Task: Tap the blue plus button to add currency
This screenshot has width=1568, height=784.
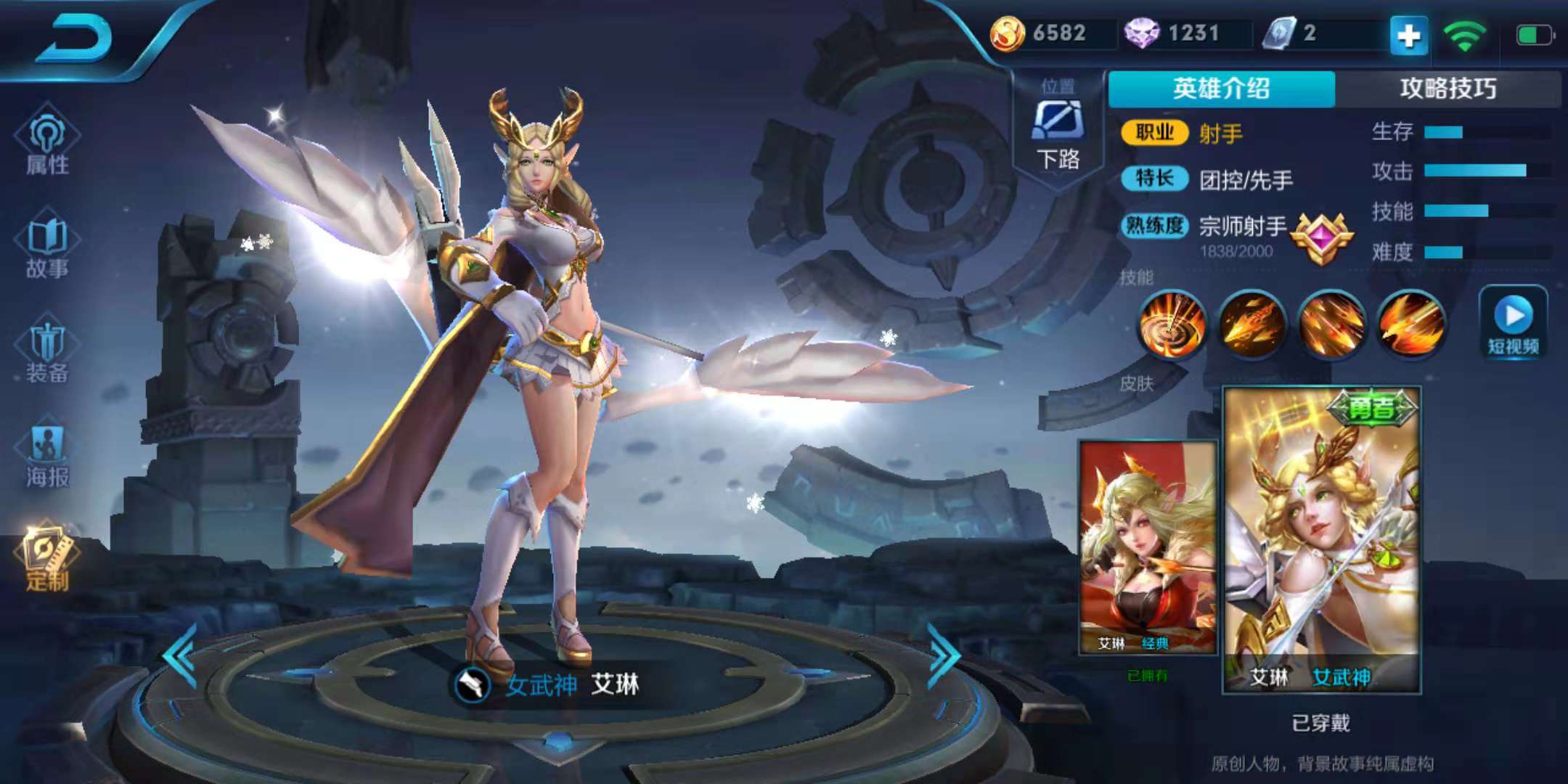Action: (1410, 33)
